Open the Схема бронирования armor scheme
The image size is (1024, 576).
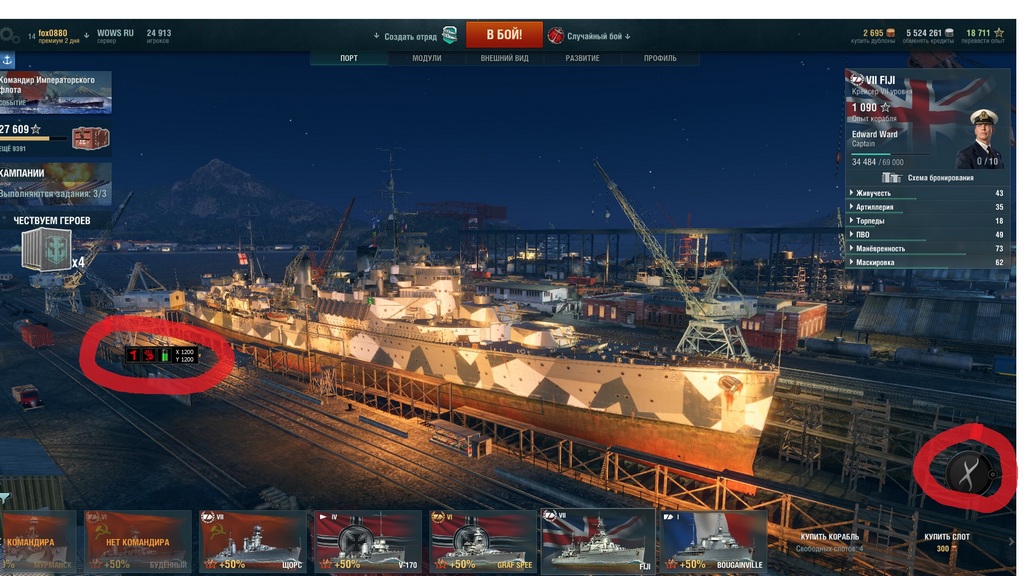929,177
